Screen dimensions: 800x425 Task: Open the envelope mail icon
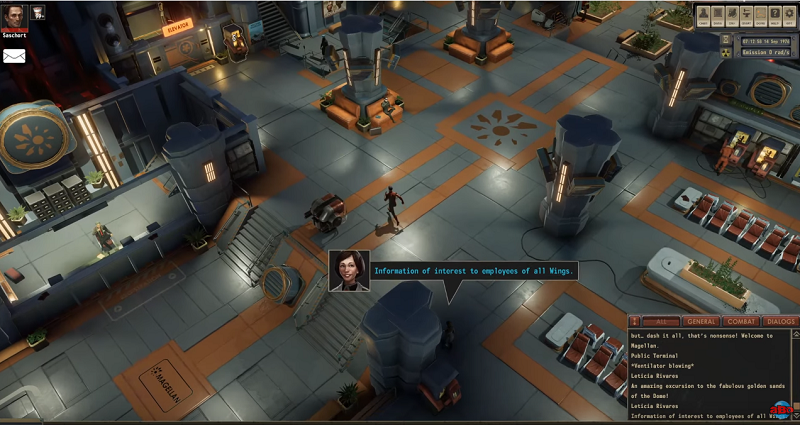click(x=14, y=56)
